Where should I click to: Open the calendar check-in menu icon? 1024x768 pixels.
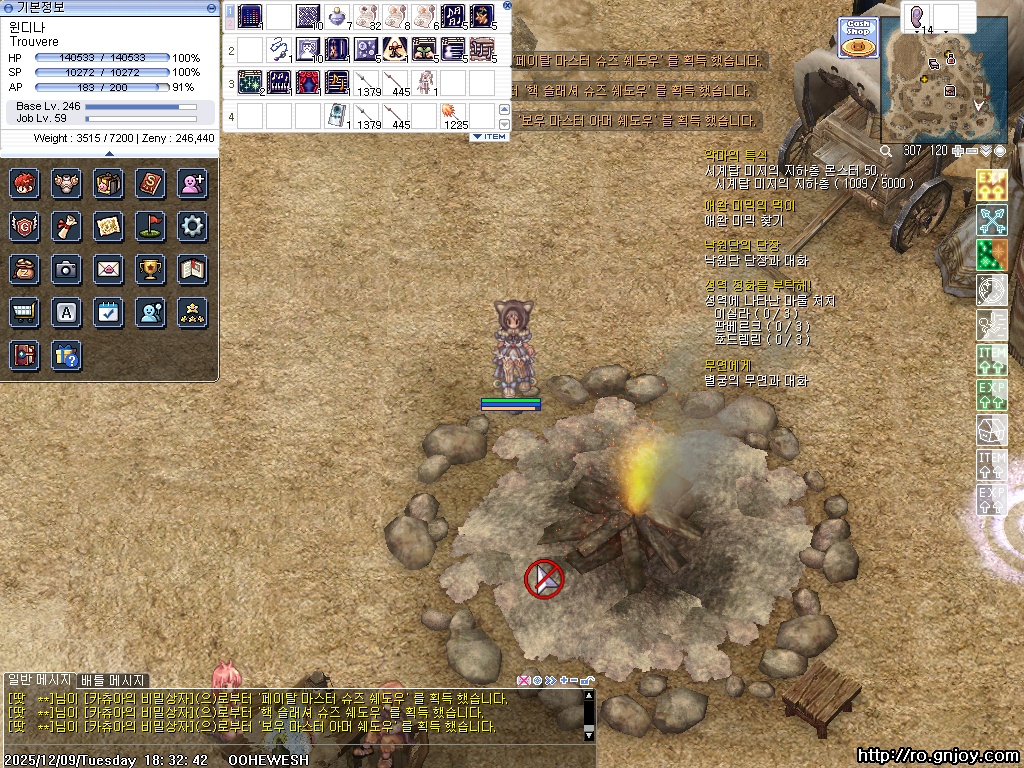coord(108,312)
